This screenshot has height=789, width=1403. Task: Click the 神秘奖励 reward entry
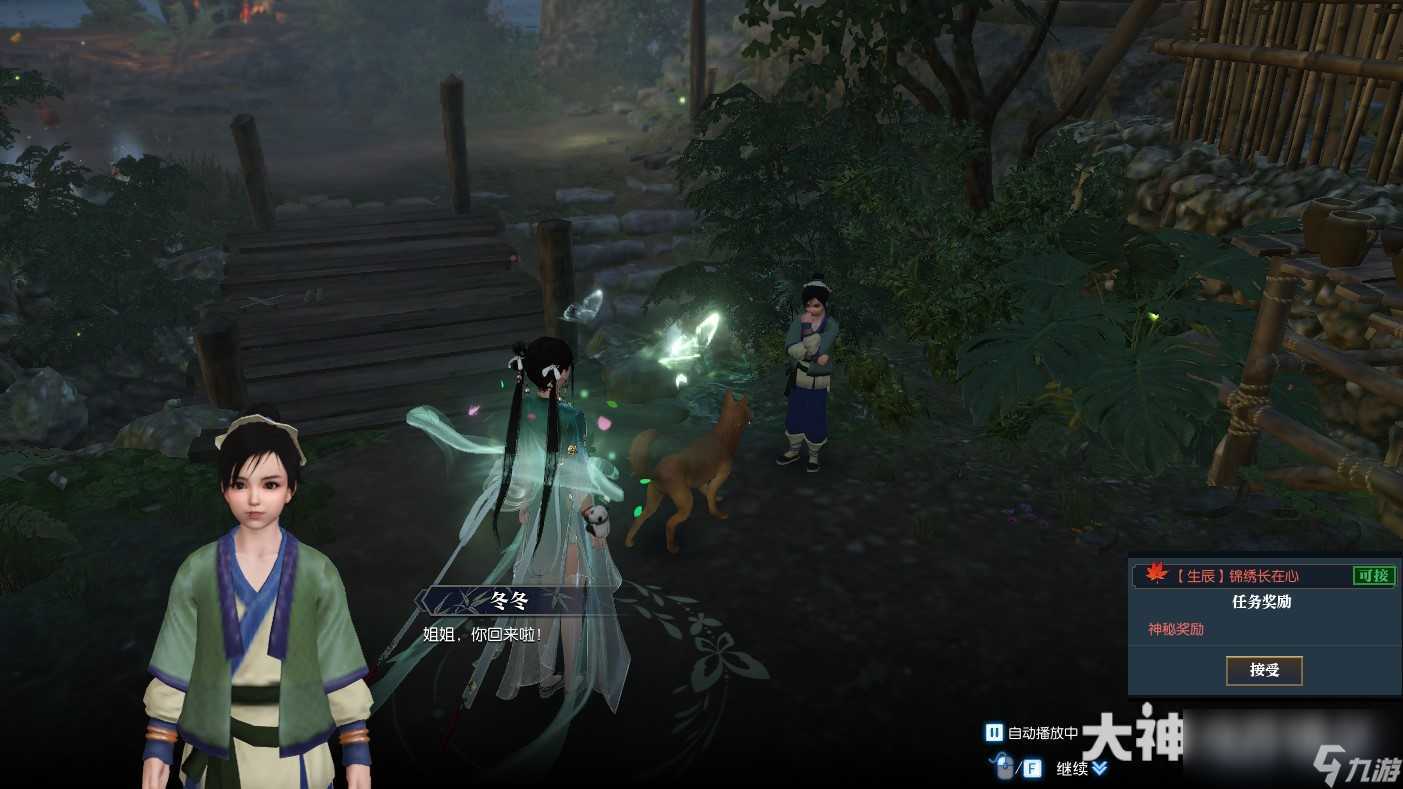click(1176, 629)
